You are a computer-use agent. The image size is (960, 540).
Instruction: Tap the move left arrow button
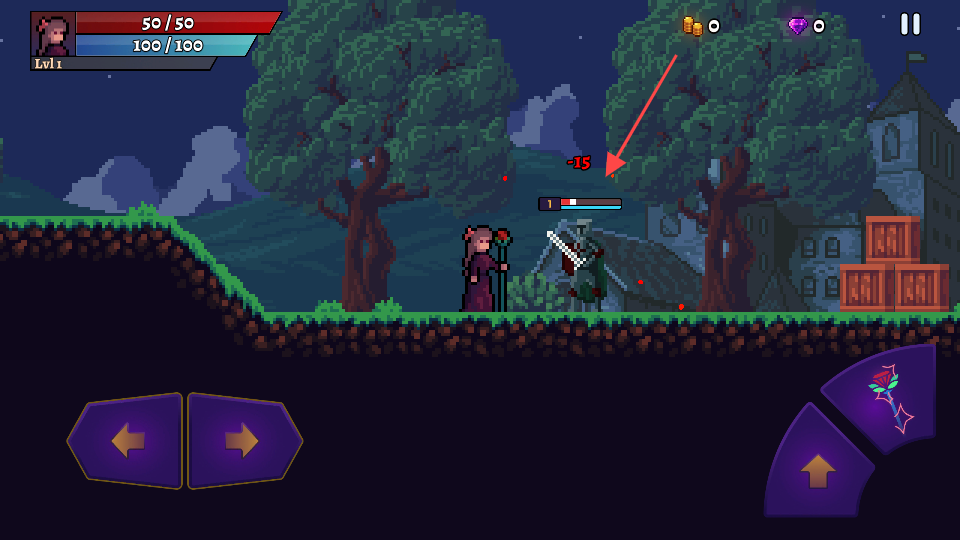pyautogui.click(x=127, y=441)
